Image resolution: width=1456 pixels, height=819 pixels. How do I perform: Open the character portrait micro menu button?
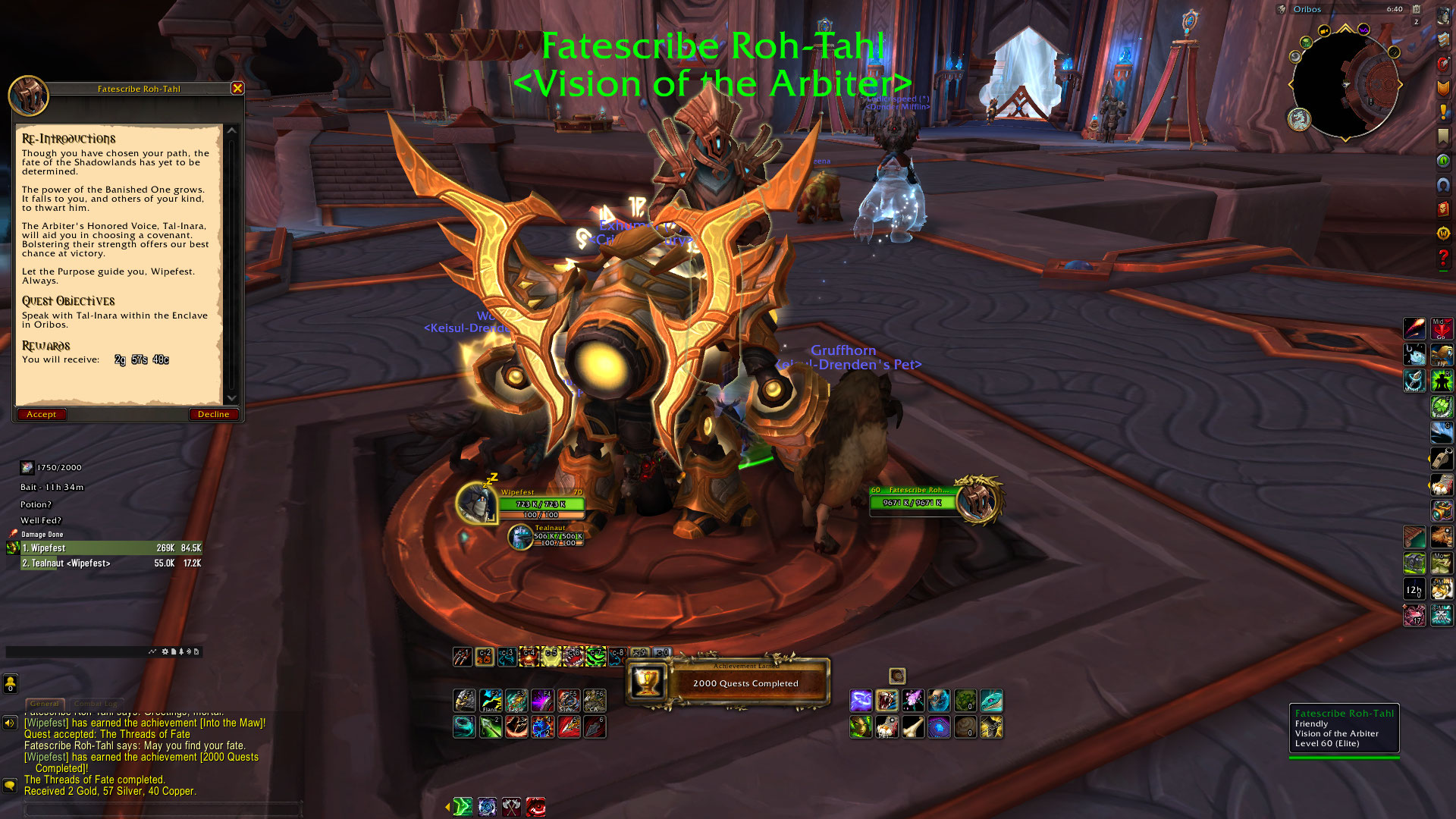[x=1442, y=14]
